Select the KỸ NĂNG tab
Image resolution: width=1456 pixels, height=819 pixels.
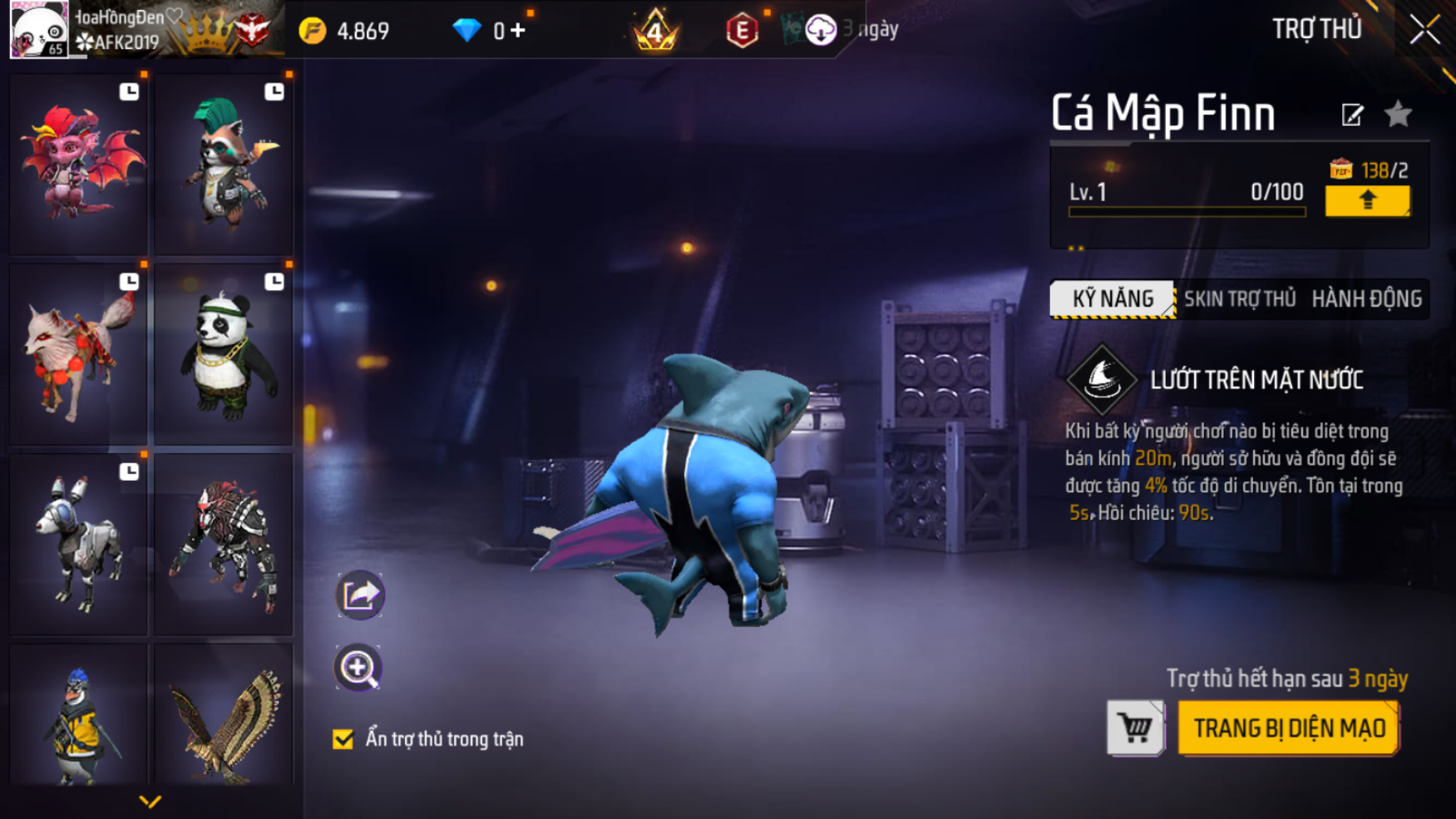pos(1113,299)
